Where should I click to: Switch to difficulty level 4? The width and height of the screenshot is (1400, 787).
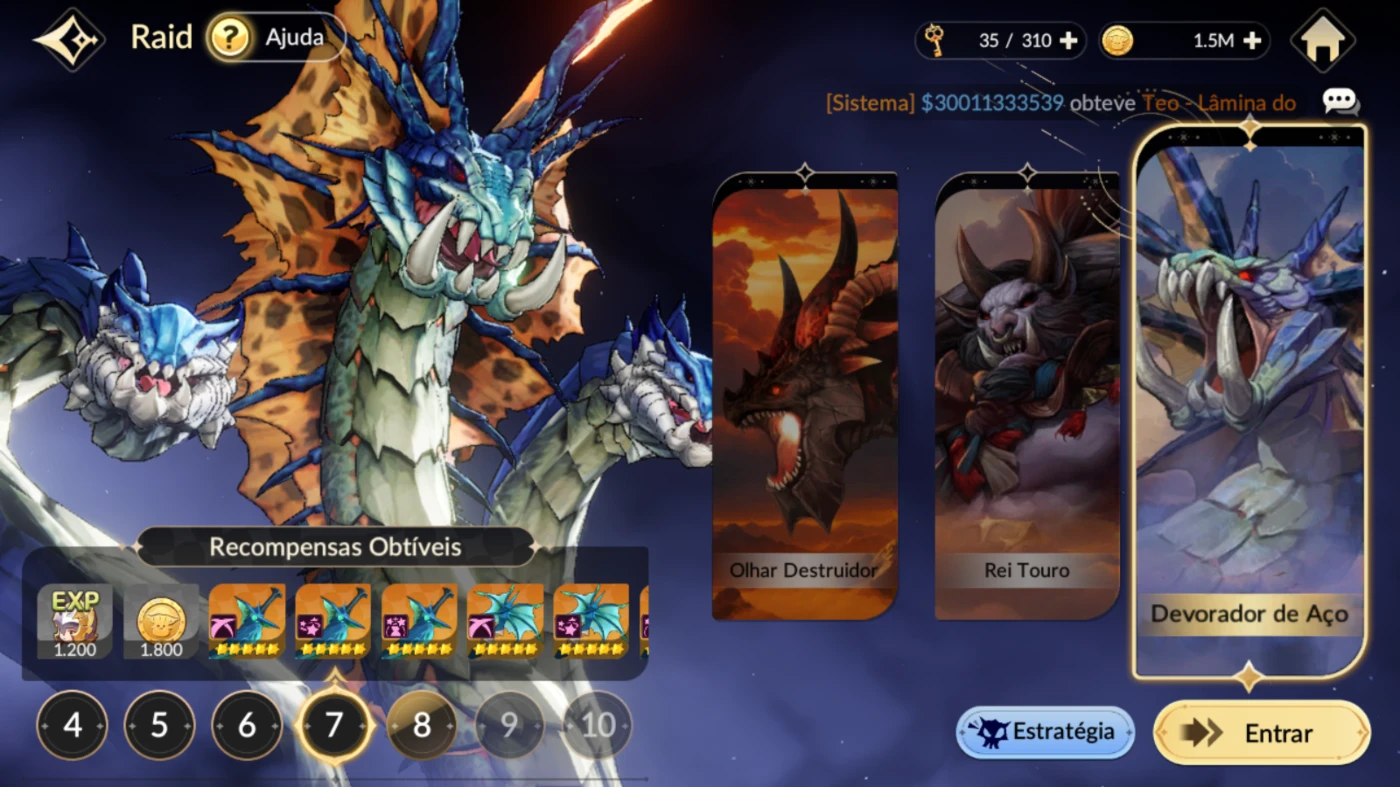[72, 725]
